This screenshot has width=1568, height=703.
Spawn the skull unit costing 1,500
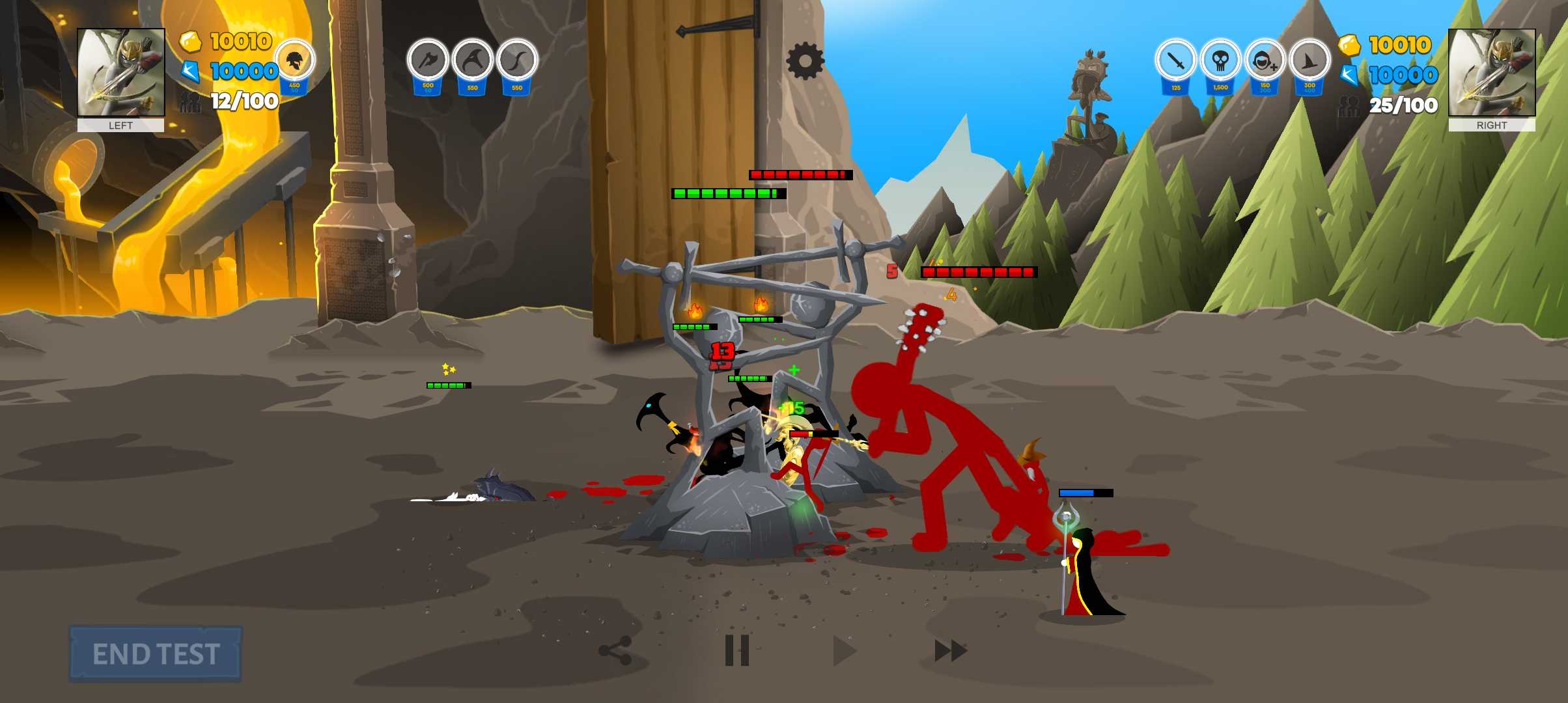1220,61
